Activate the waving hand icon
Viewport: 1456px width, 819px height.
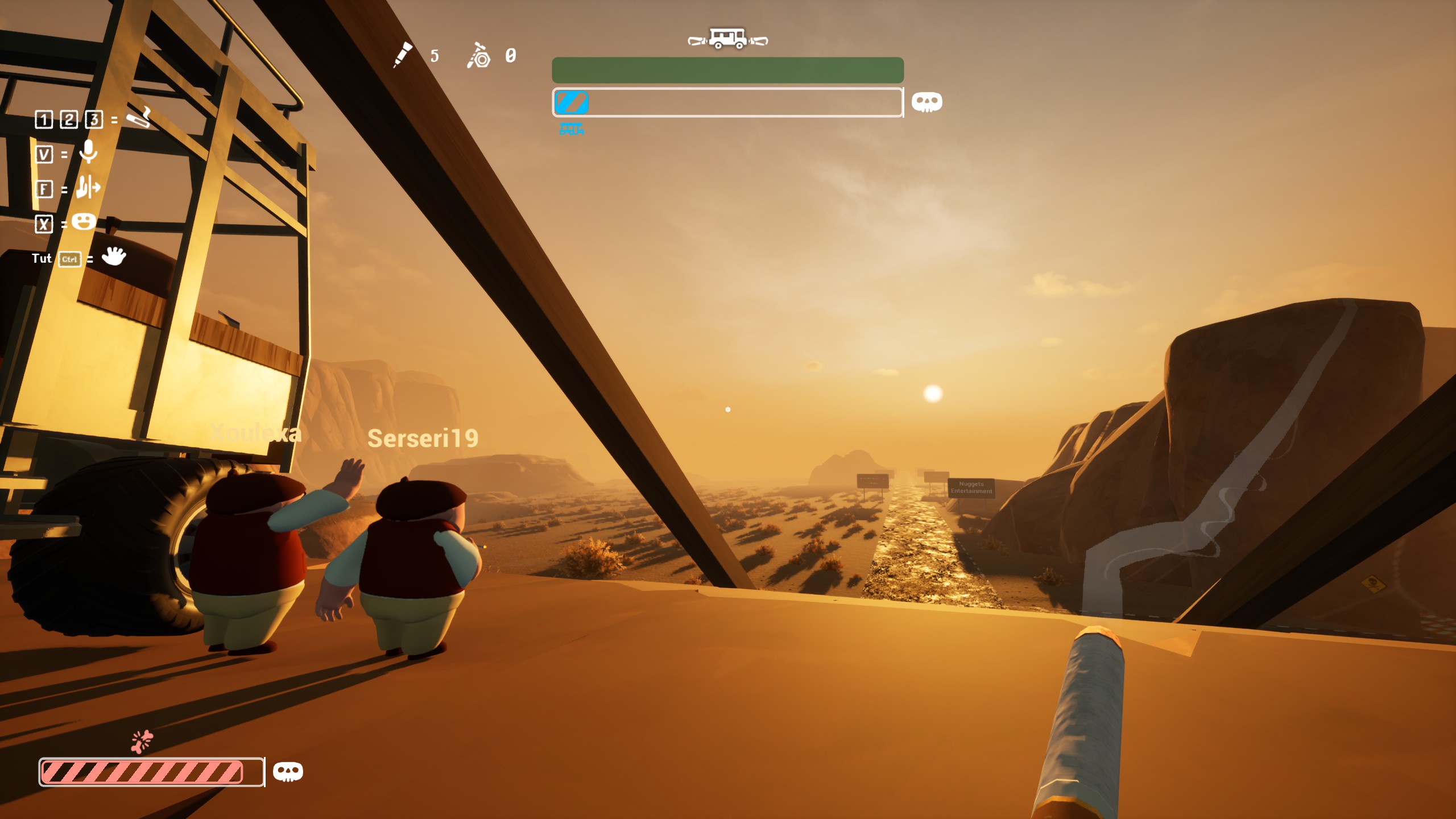(114, 257)
